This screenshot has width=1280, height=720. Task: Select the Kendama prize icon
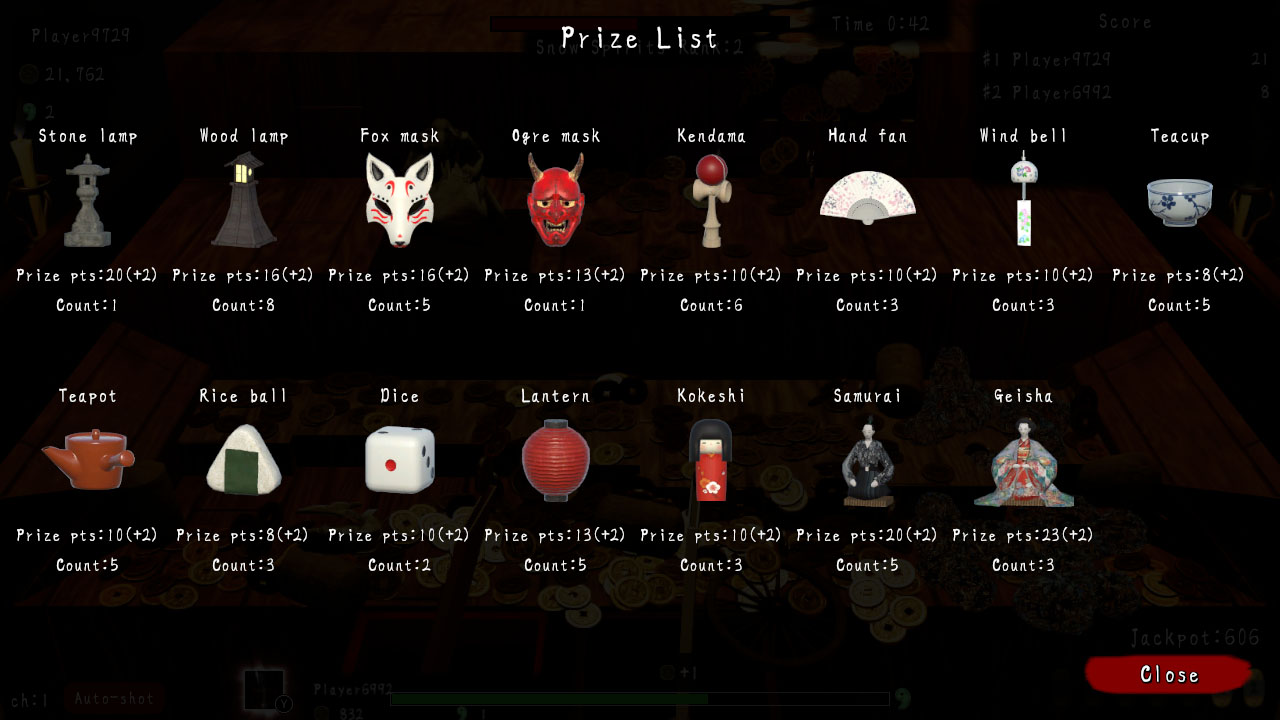click(x=711, y=200)
